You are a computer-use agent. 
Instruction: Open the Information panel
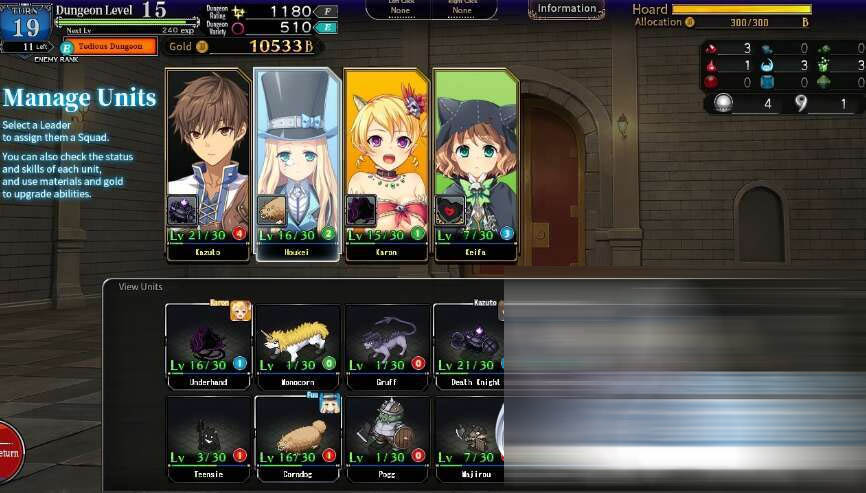(x=566, y=9)
